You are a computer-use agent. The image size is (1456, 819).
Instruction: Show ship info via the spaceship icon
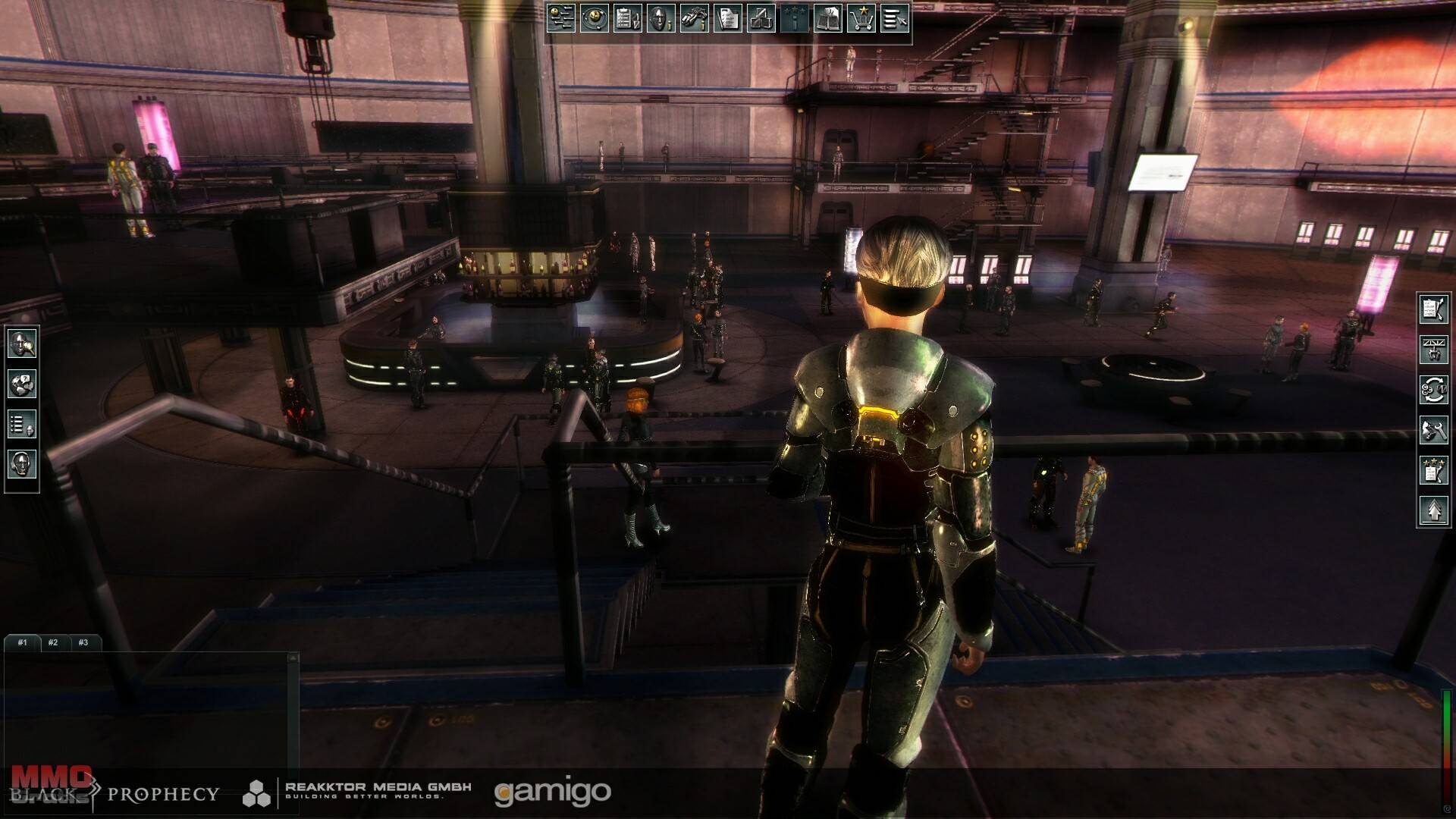[x=695, y=18]
